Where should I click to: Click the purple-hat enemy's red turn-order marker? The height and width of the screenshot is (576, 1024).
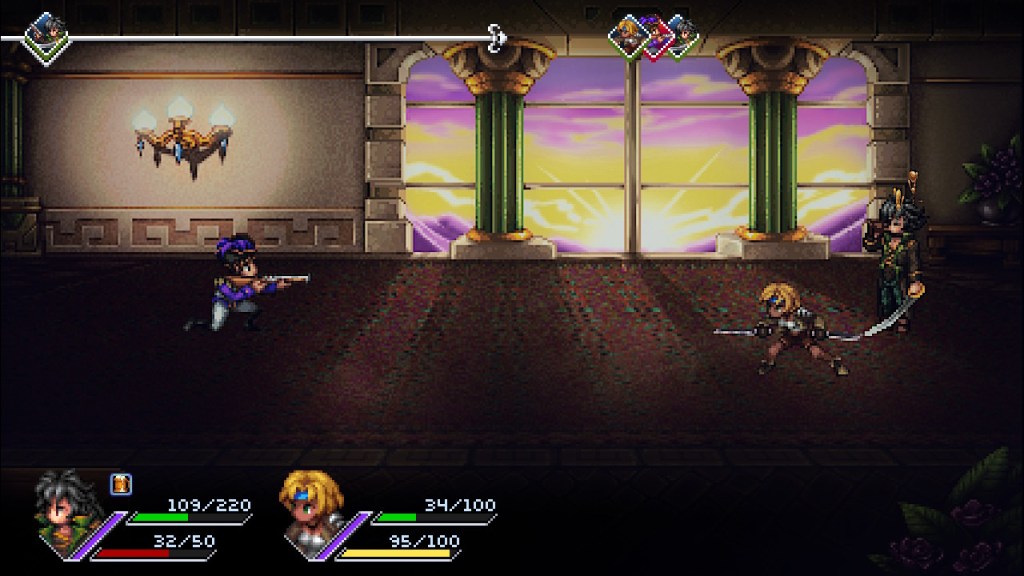point(655,37)
